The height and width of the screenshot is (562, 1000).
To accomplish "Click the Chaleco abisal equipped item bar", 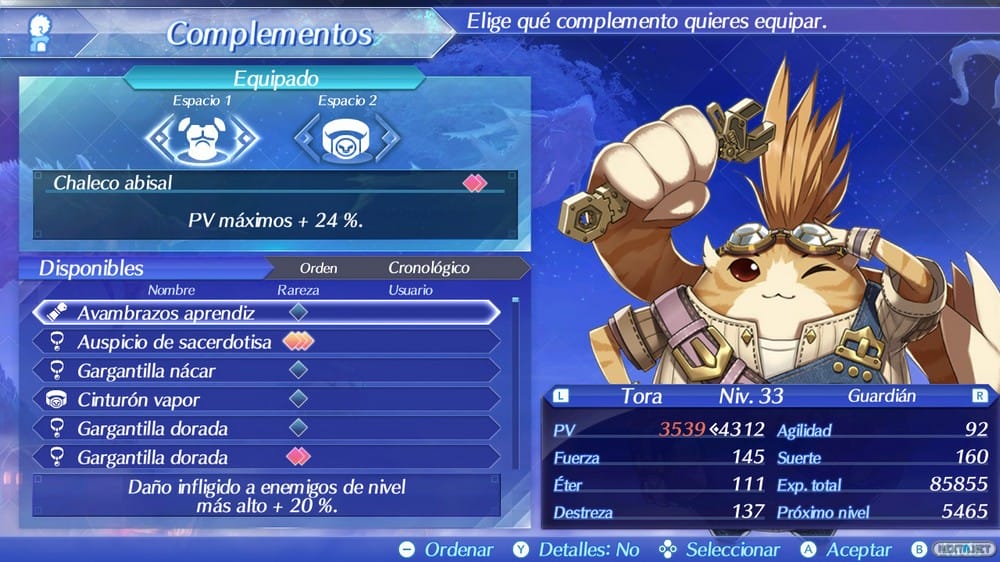I will coord(275,184).
